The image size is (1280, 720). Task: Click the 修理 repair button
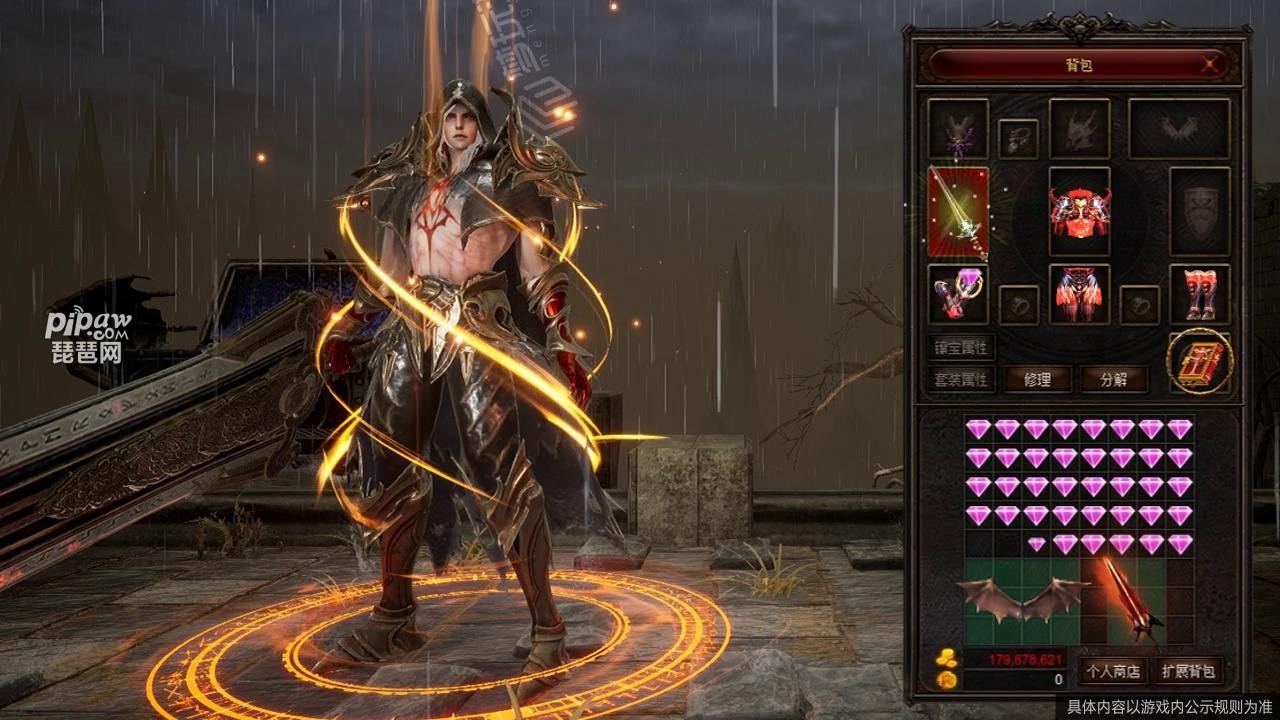1033,379
